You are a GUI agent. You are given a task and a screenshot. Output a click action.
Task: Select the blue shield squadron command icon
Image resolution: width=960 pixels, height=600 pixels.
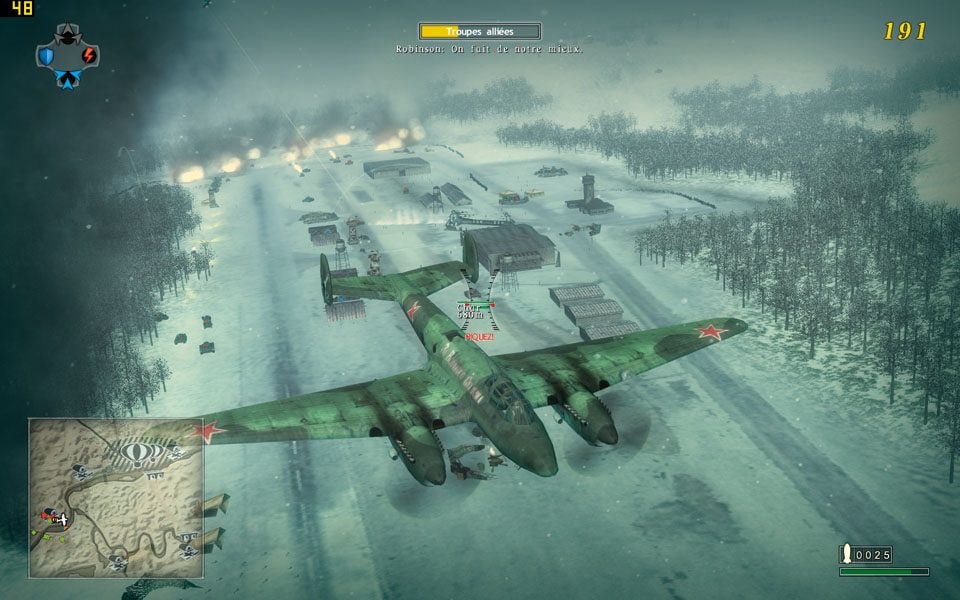pyautogui.click(x=46, y=56)
